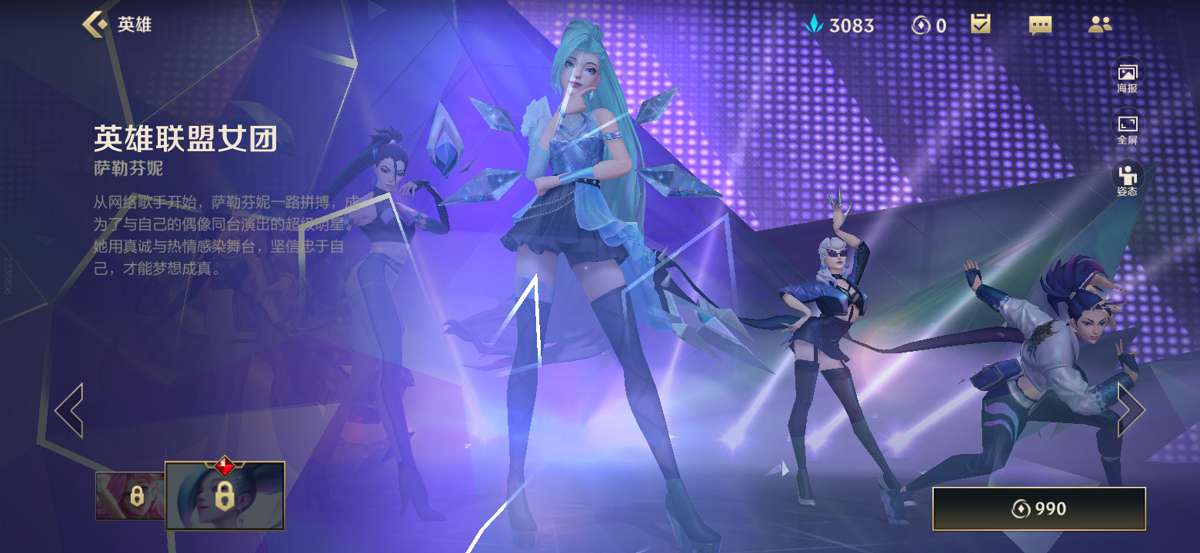The height and width of the screenshot is (553, 1200).
Task: Tap the blue currency balance 3083
Action: pyautogui.click(x=840, y=25)
